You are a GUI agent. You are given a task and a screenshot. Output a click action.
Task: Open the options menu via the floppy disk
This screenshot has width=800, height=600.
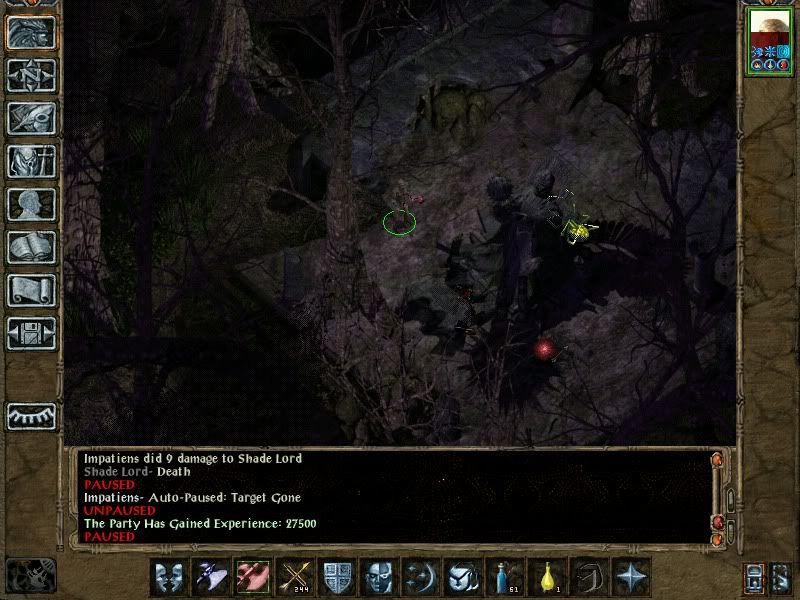tap(30, 333)
